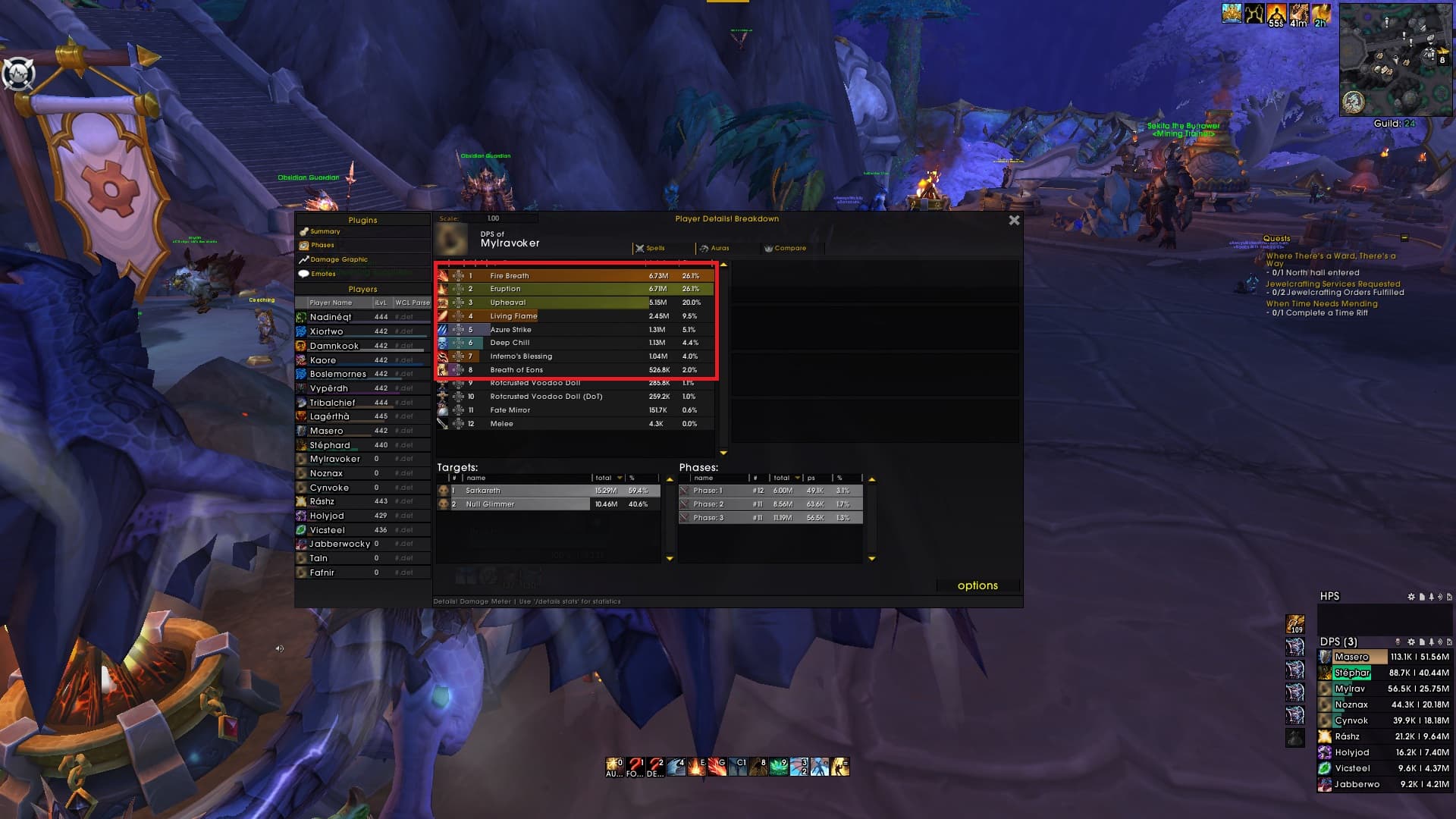Viewport: 1456px width, 819px height.
Task: Expand Fire Breath row with its crosshair expander
Action: pos(458,276)
